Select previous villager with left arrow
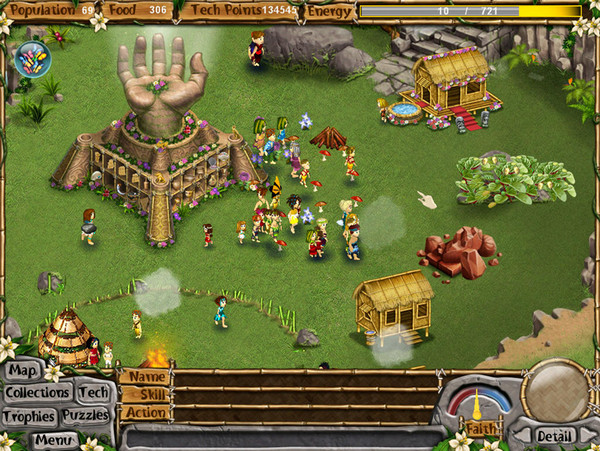600x451 pixels. (x=522, y=436)
